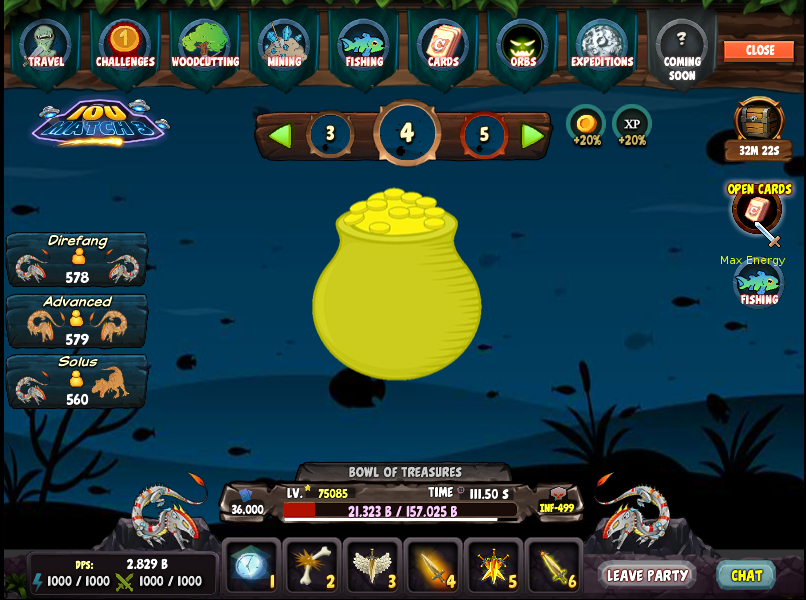Image resolution: width=806 pixels, height=600 pixels.
Task: Select the Mining tab
Action: point(284,46)
